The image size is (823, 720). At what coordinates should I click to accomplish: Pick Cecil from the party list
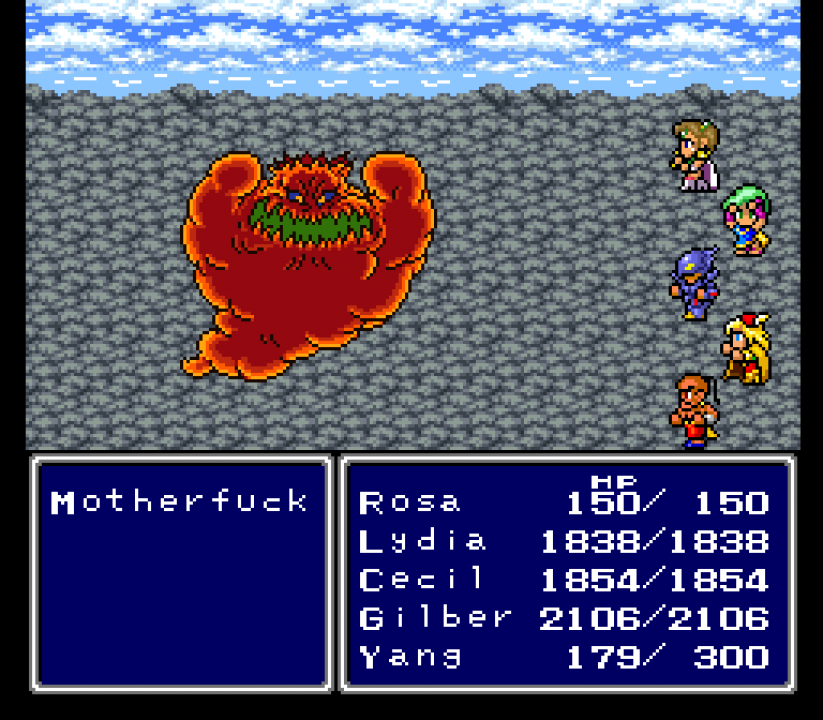422,580
